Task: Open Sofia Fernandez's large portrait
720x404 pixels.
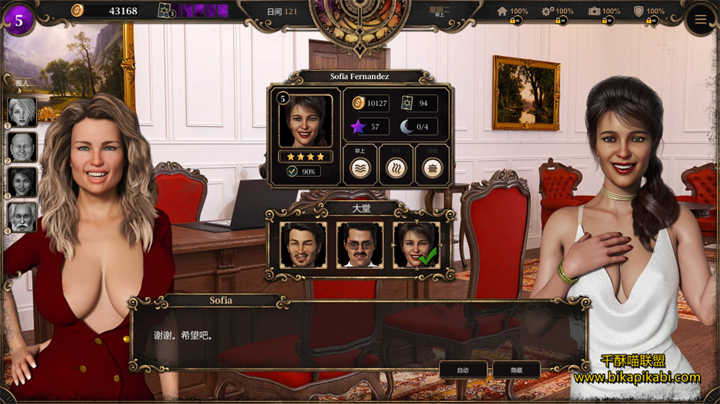Action: 305,121
